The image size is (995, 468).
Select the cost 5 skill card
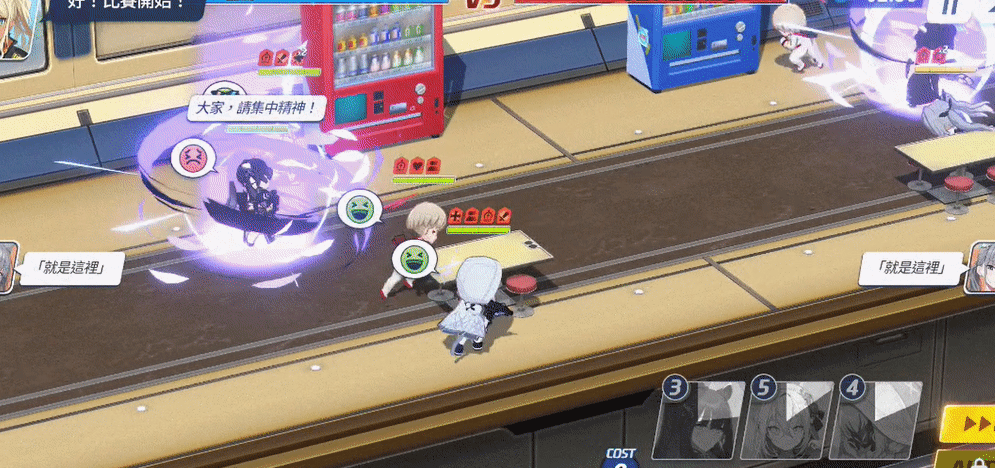[x=786, y=419]
